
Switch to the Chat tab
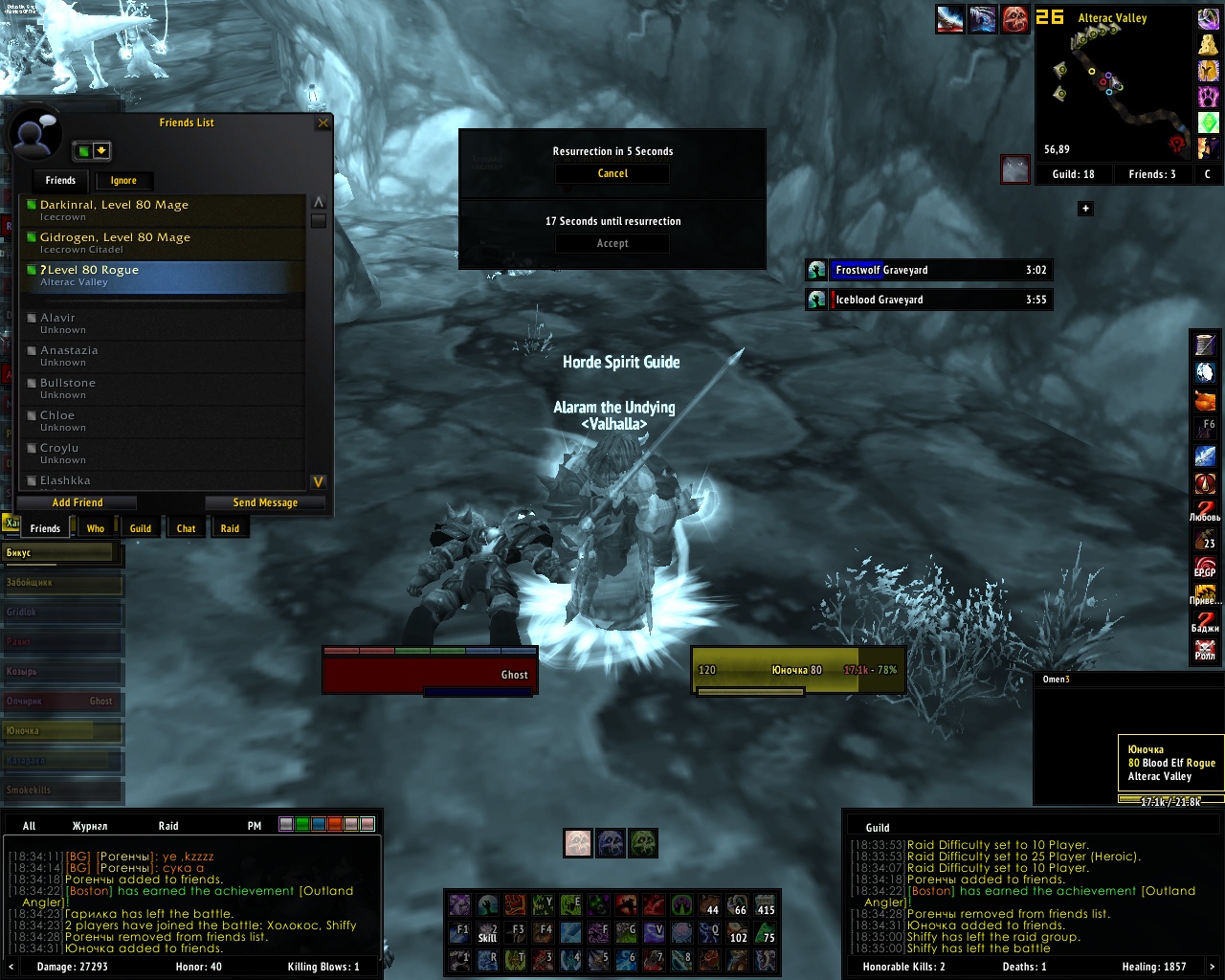(x=186, y=528)
